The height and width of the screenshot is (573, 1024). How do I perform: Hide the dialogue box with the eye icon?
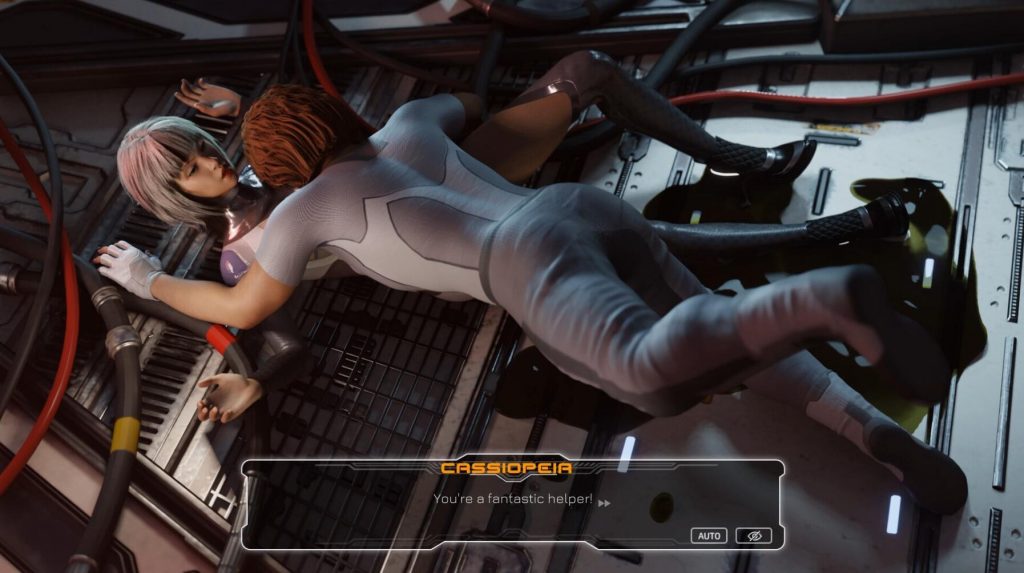point(754,536)
